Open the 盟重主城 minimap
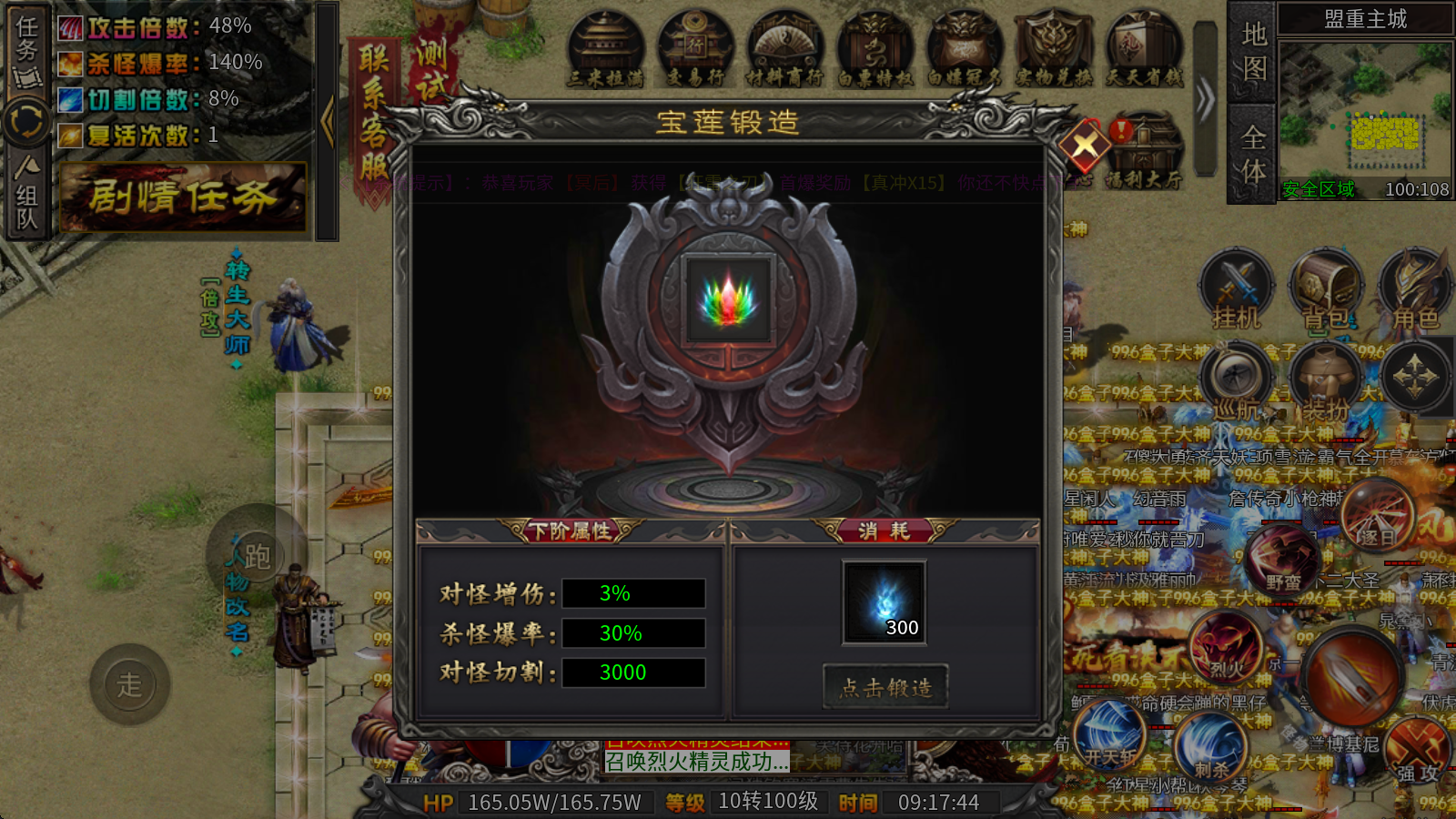Image resolution: width=1456 pixels, height=819 pixels. pyautogui.click(x=1365, y=114)
